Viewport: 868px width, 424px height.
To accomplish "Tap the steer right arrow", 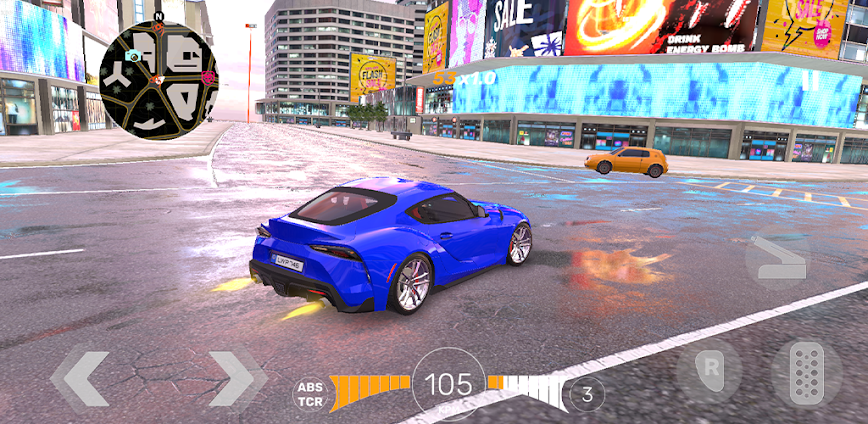I will (236, 379).
